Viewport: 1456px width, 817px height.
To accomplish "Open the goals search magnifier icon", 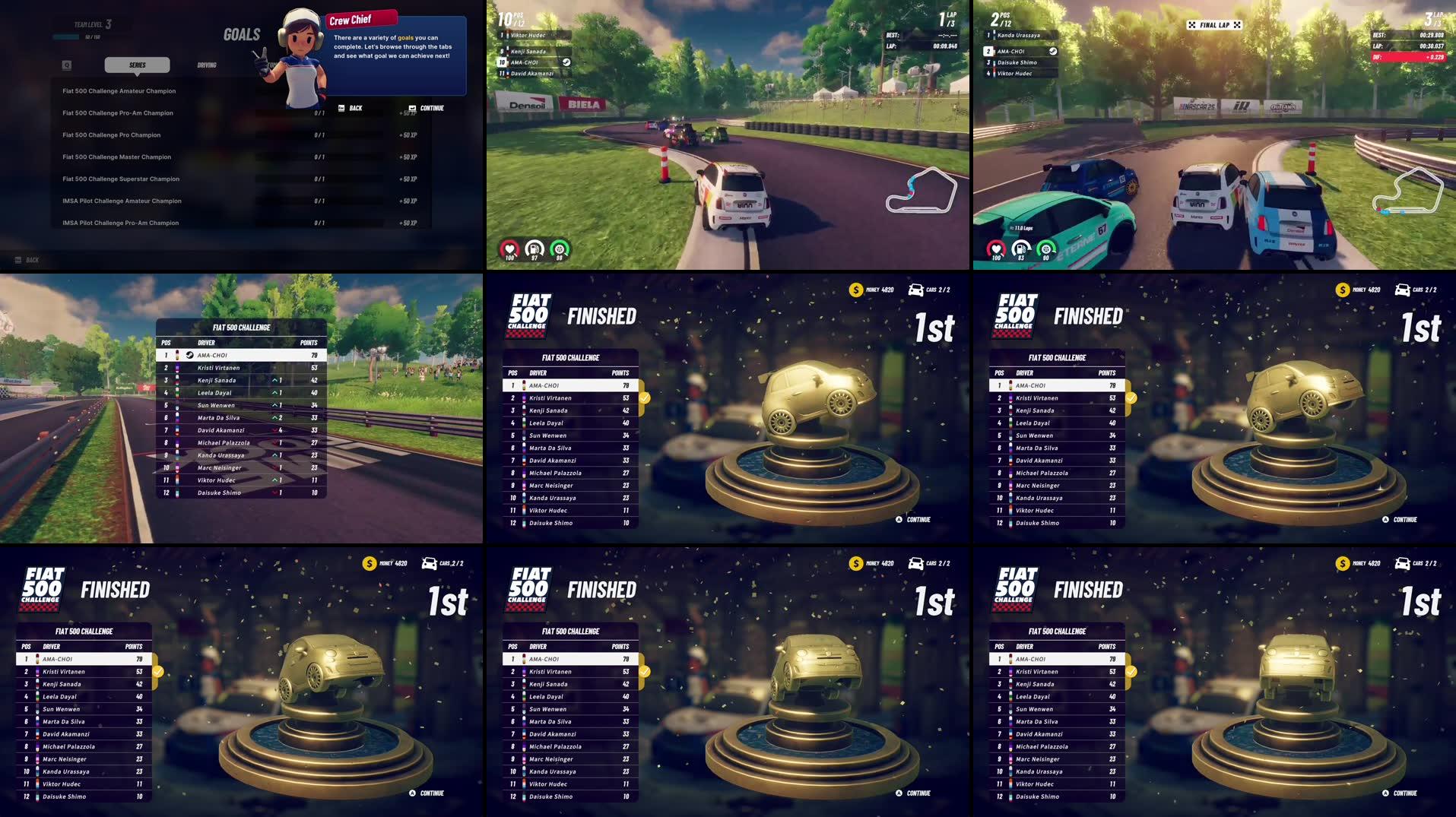I will 67,65.
